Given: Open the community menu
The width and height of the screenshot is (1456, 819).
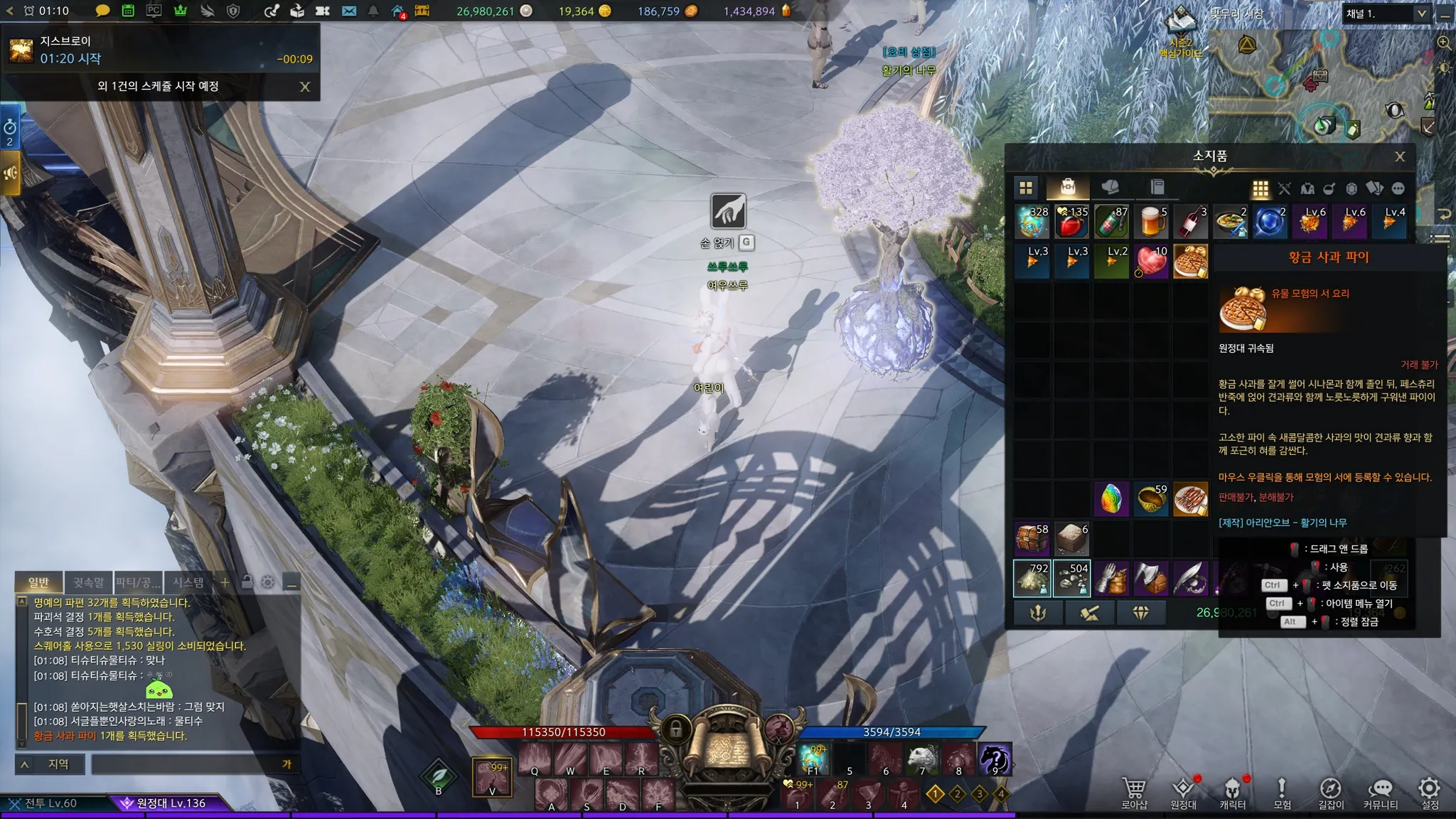Looking at the screenshot, I should pos(1380,793).
